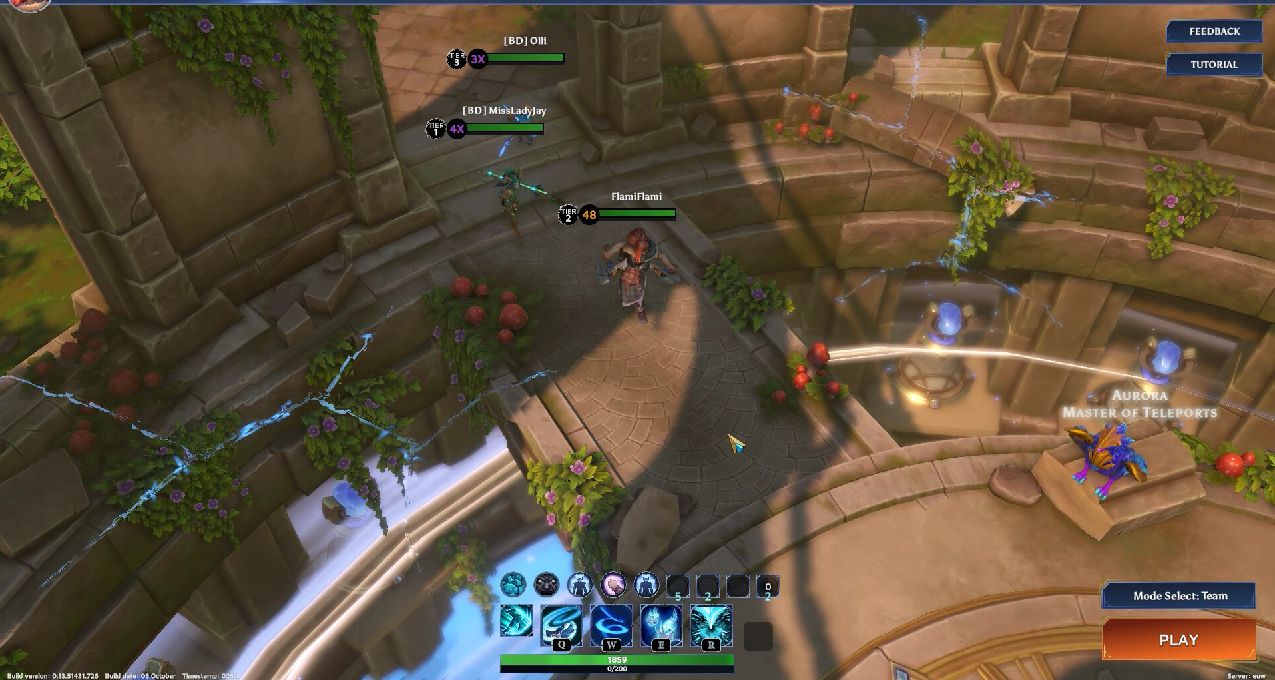Screen dimensions: 1275x680
Task: Open the Tutorial
Action: (x=1214, y=64)
